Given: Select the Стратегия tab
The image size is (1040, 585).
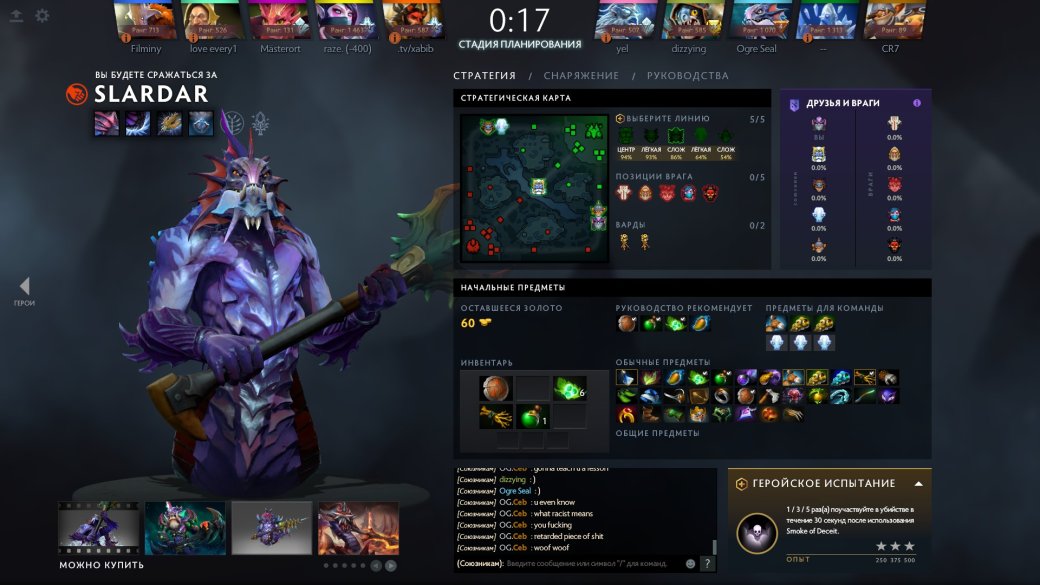Looking at the screenshot, I should click(484, 76).
